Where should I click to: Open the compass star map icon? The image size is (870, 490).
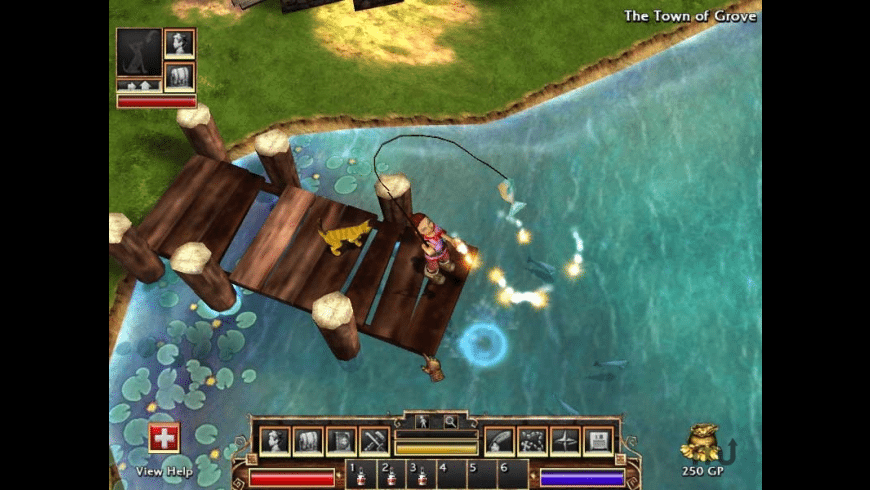click(565, 440)
